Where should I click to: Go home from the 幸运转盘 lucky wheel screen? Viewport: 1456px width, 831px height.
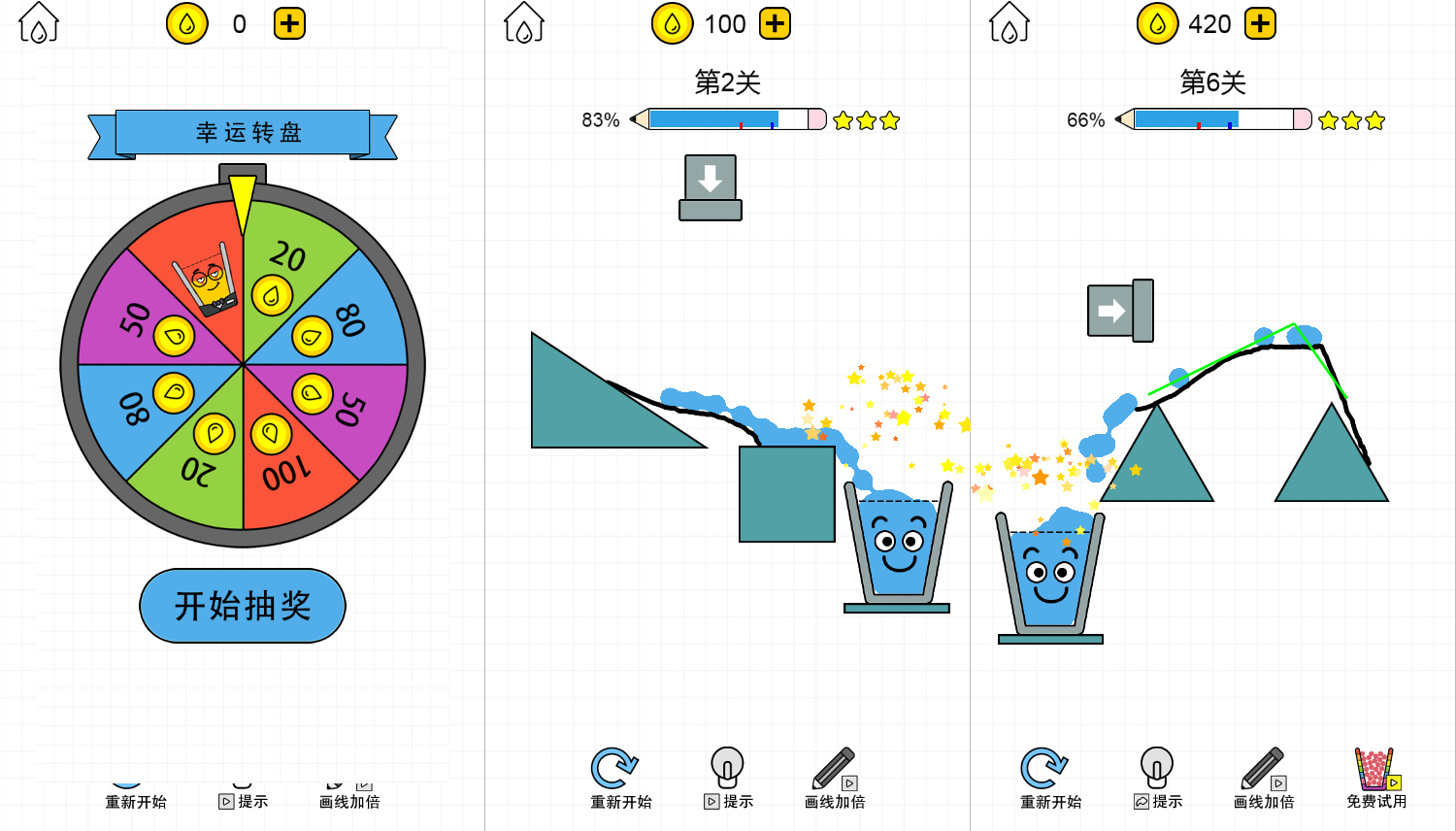(x=39, y=23)
